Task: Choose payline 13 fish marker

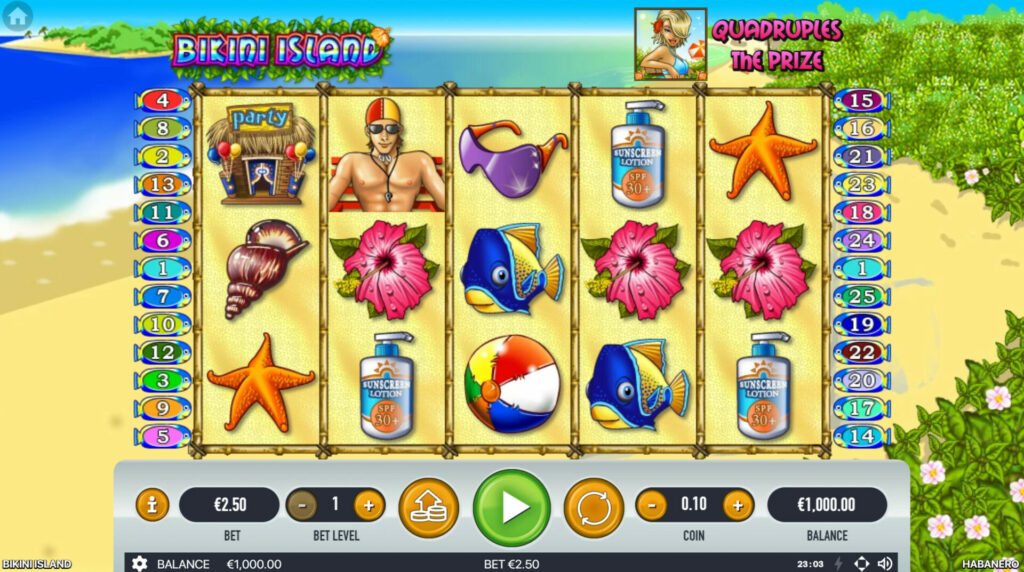Action: coord(162,184)
